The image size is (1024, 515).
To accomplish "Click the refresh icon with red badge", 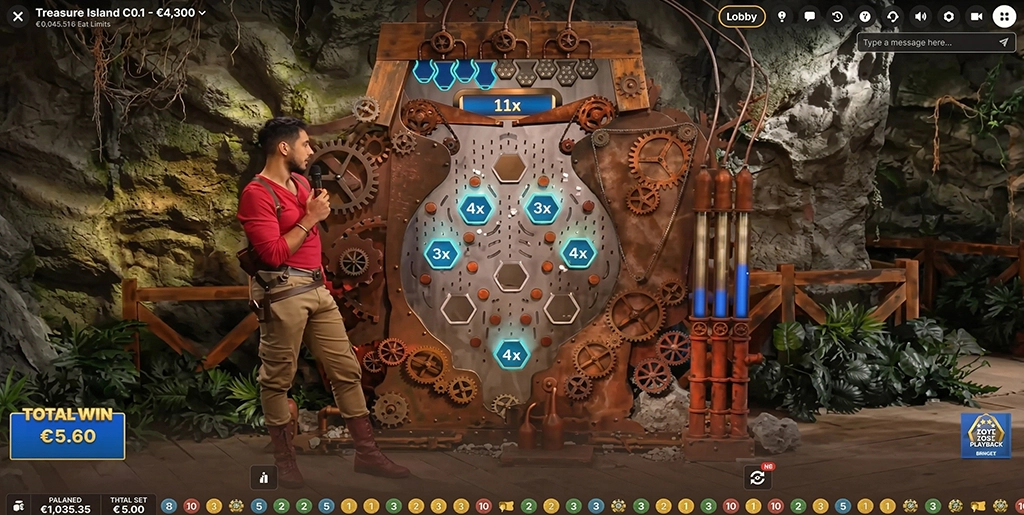I will 757,477.
